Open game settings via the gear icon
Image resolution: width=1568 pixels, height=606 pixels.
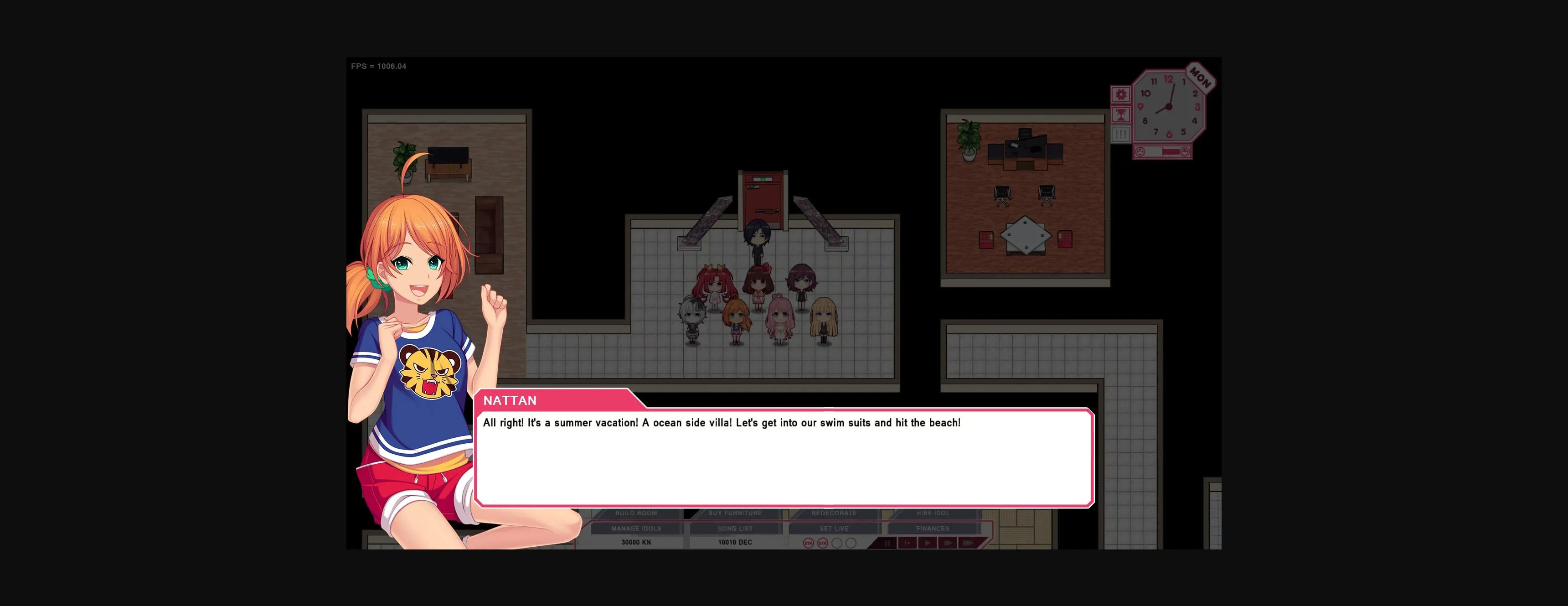click(1121, 95)
